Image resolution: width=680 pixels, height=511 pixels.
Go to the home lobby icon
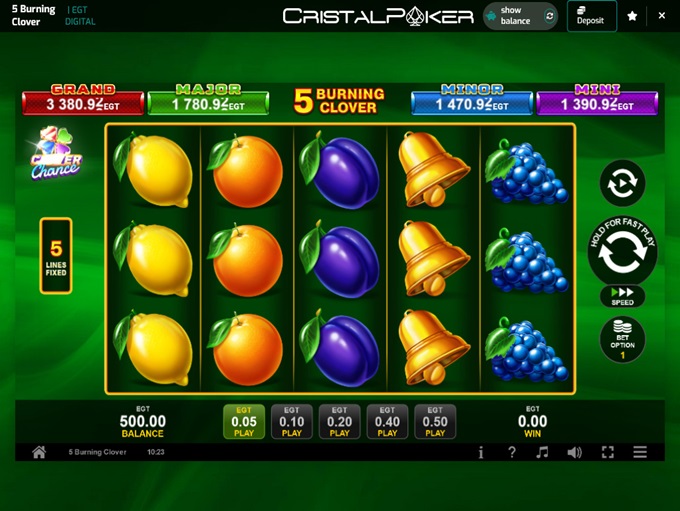[39, 452]
